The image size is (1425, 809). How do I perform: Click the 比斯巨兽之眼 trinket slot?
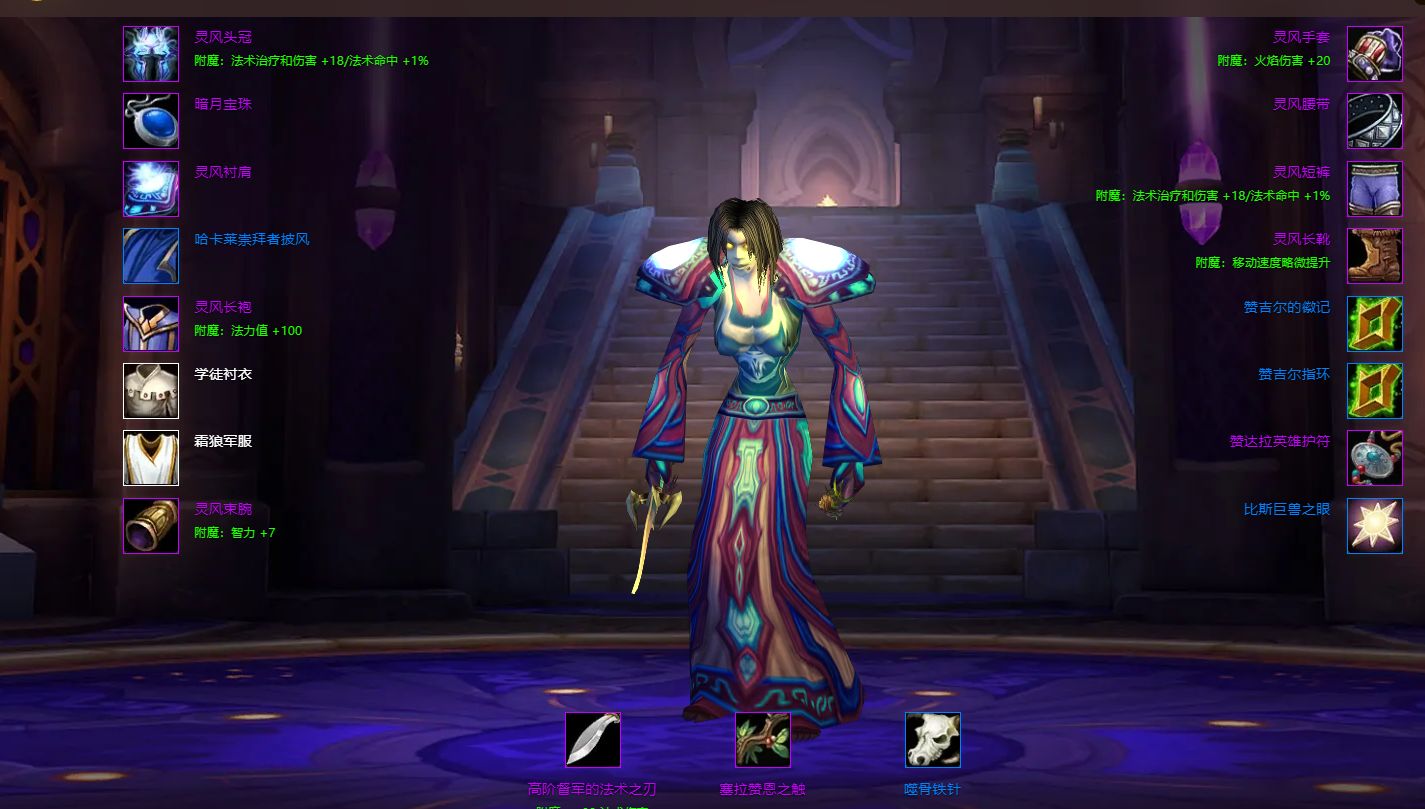(1374, 526)
